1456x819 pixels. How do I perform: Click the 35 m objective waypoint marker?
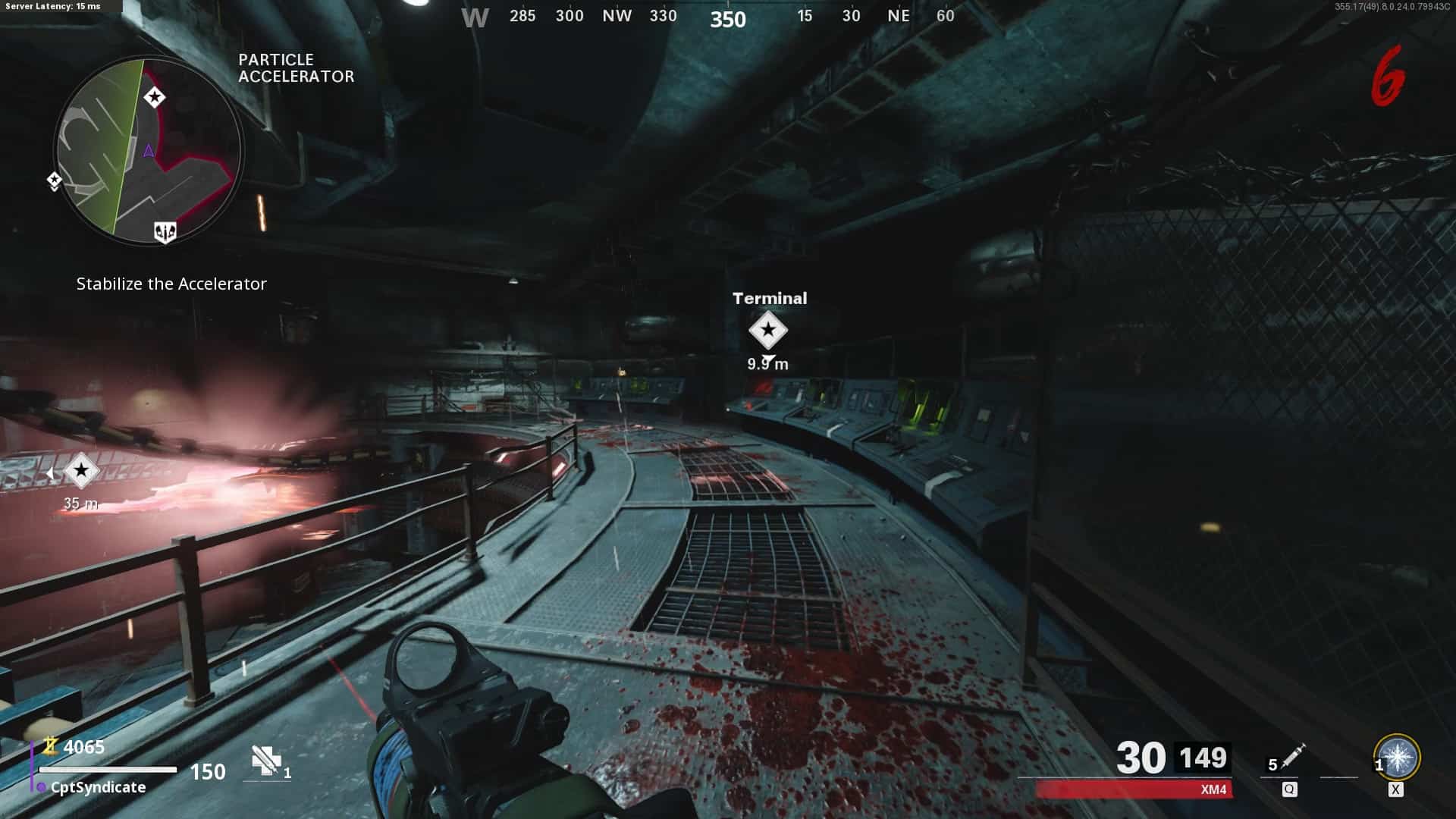click(80, 472)
